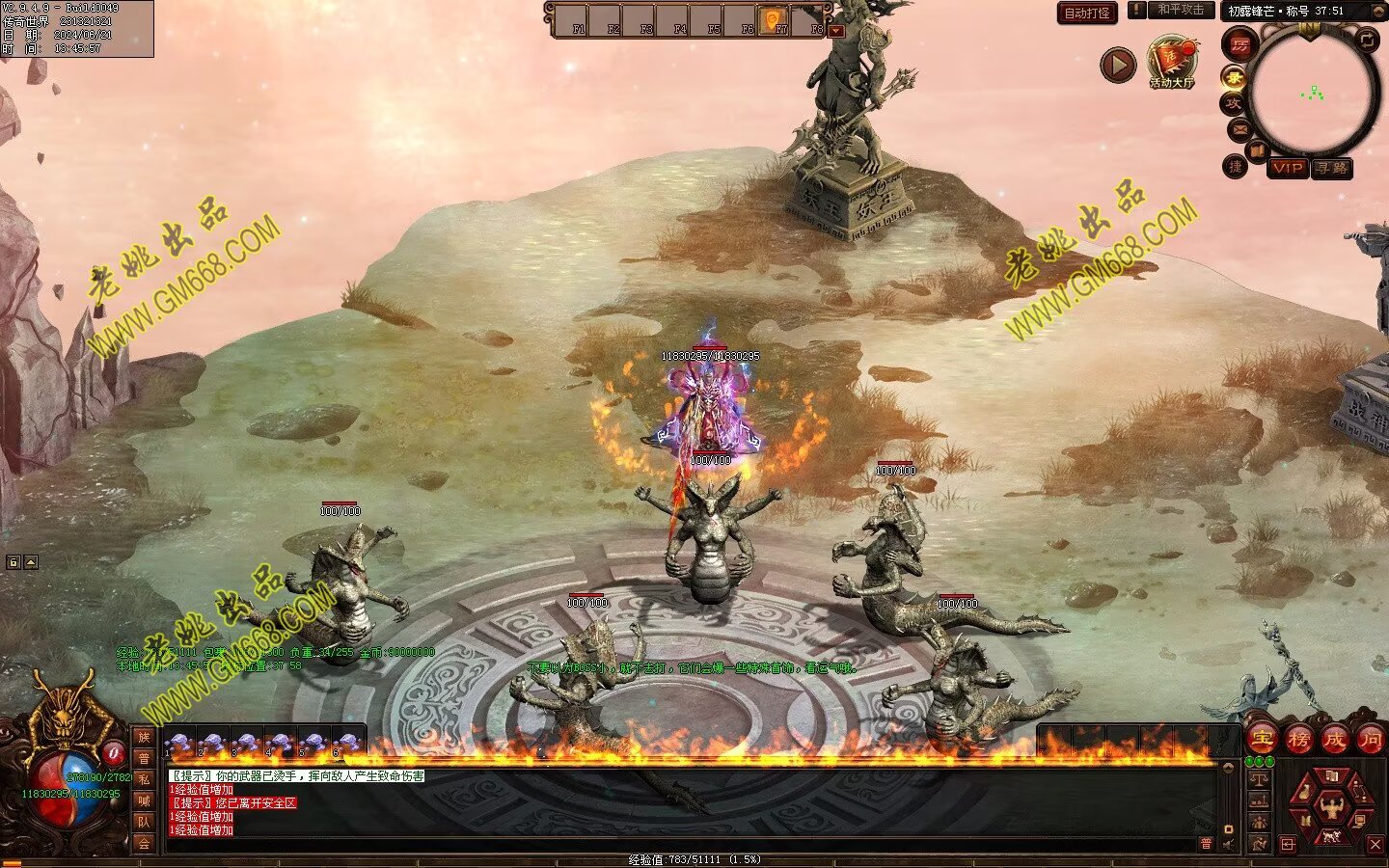Click the round play arrow button
Image resolution: width=1389 pixels, height=868 pixels.
point(1118,66)
